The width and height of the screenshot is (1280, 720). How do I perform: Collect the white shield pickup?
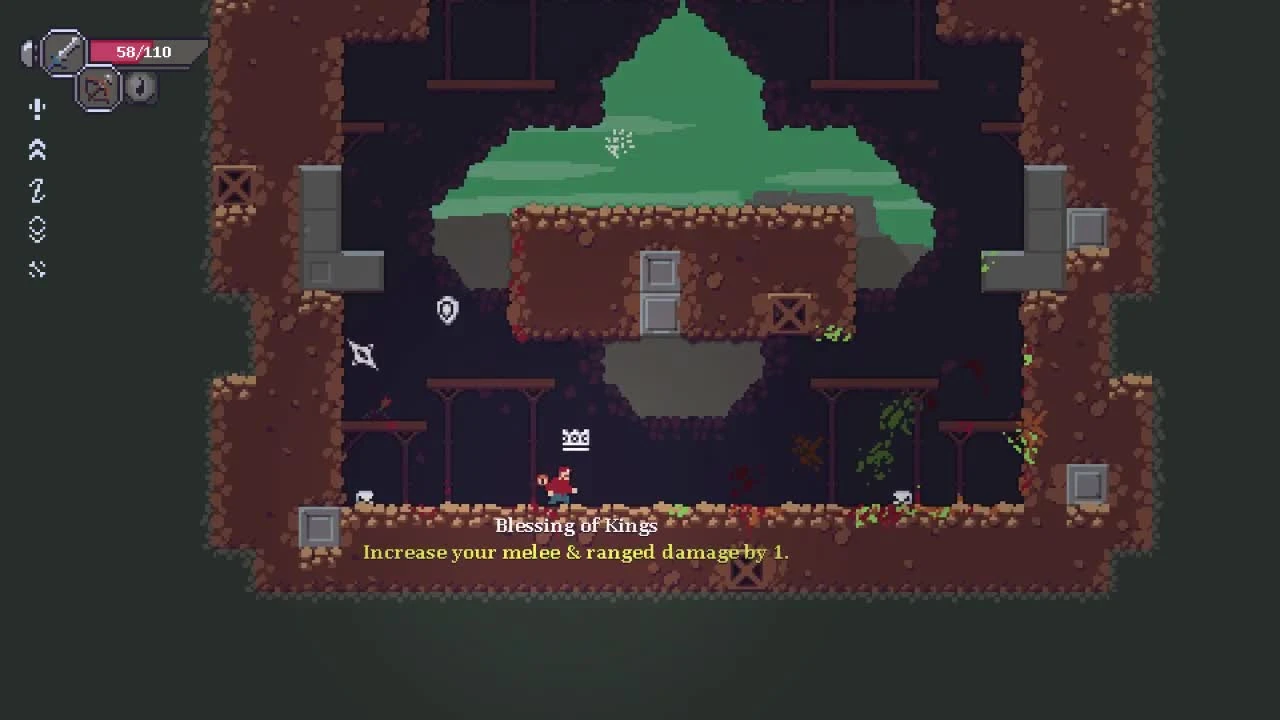tap(447, 311)
